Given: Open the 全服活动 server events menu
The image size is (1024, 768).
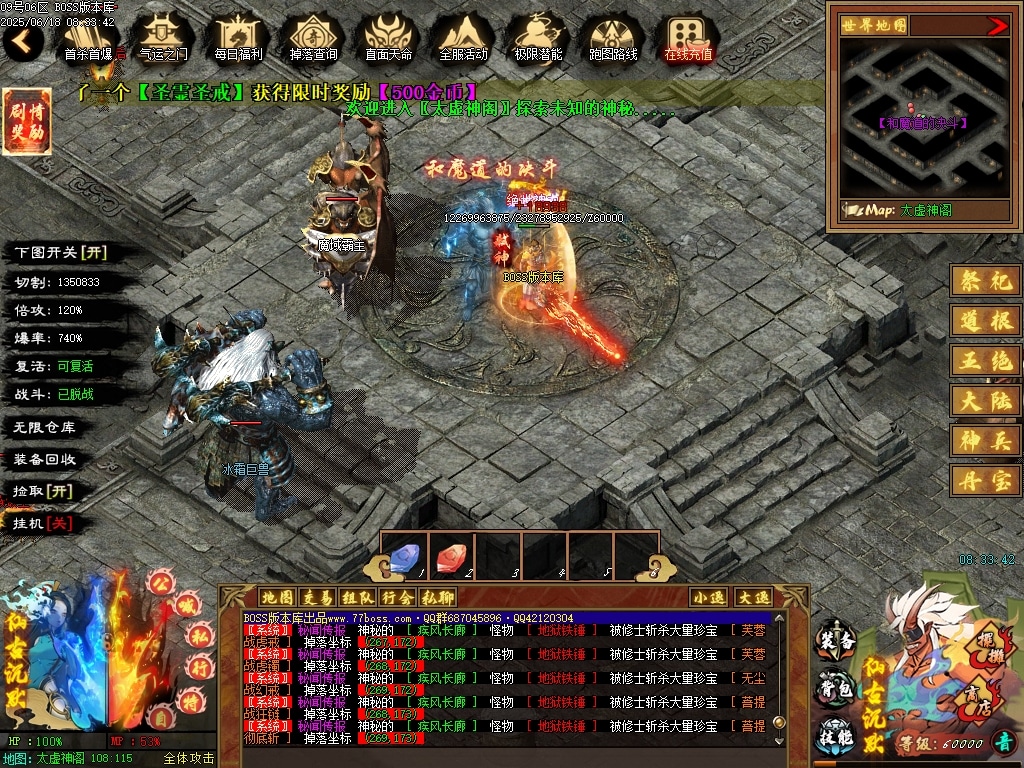Looking at the screenshot, I should 463,38.
